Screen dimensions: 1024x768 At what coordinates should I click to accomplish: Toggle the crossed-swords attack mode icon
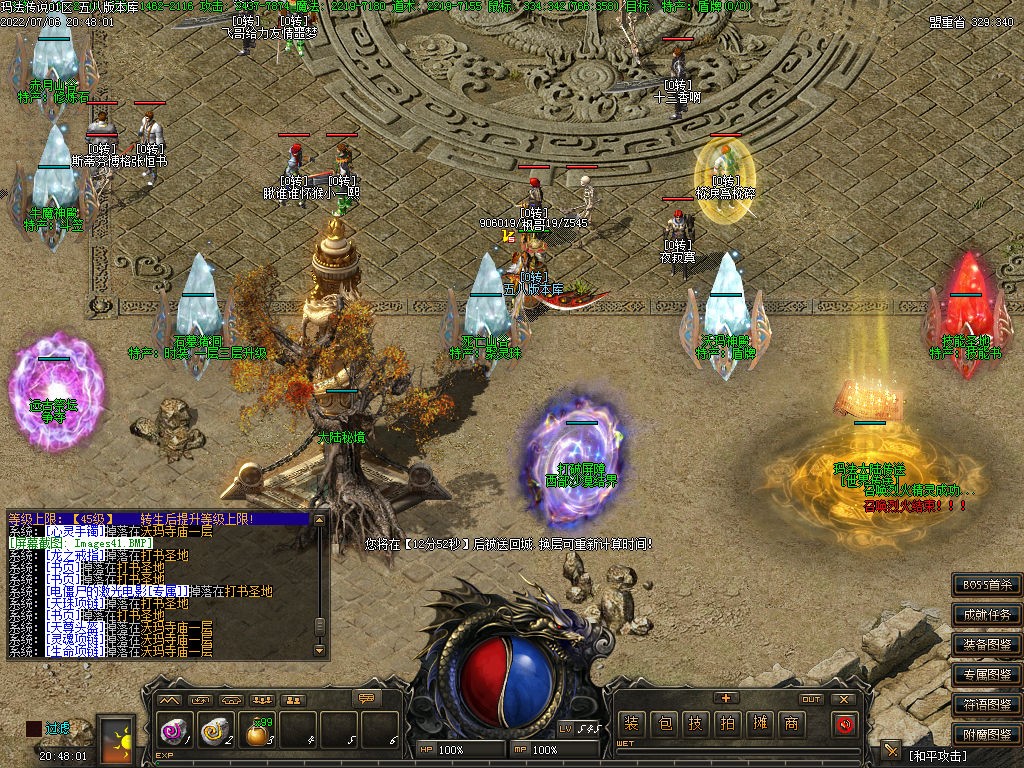(891, 750)
